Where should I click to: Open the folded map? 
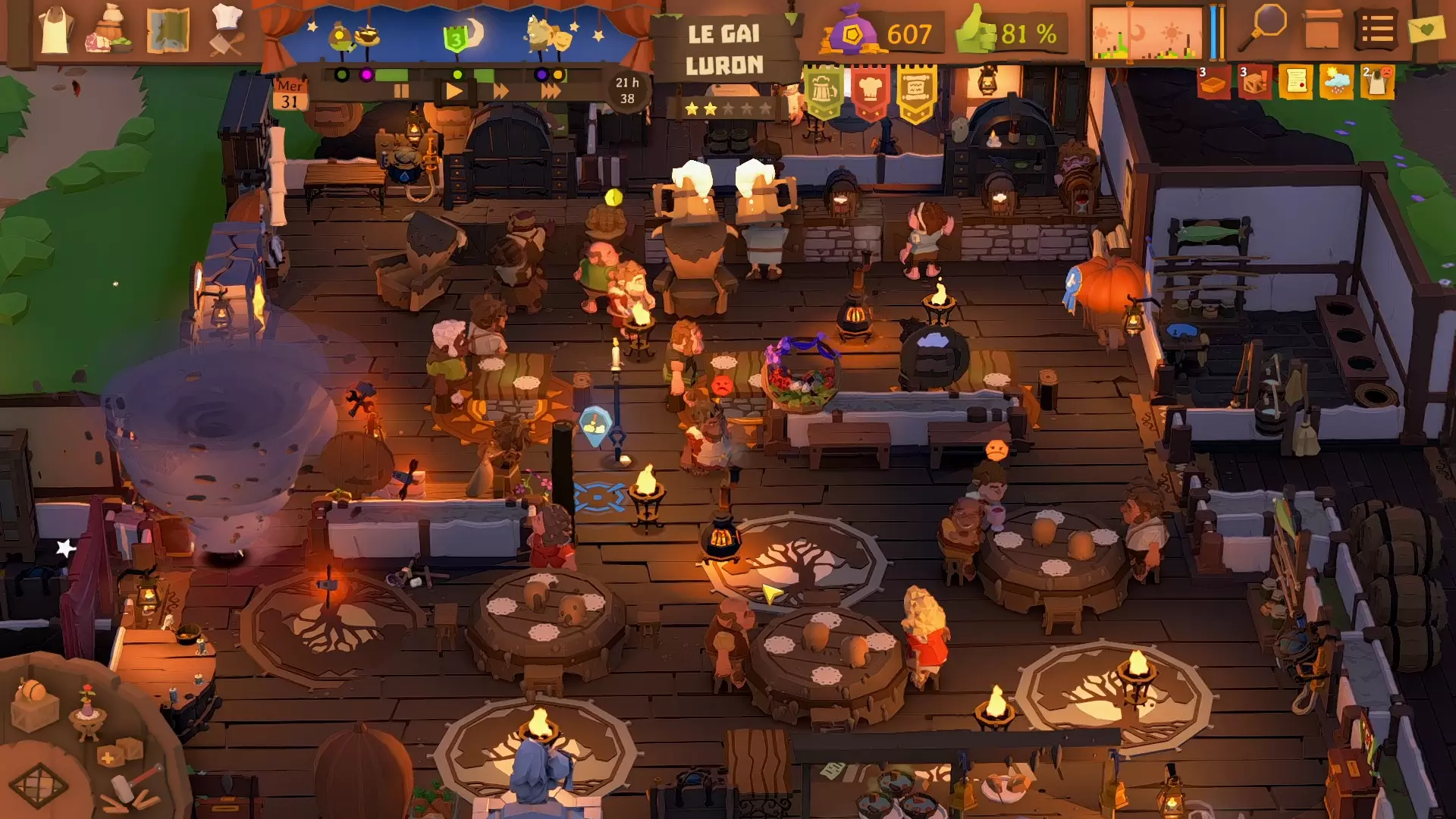(168, 32)
